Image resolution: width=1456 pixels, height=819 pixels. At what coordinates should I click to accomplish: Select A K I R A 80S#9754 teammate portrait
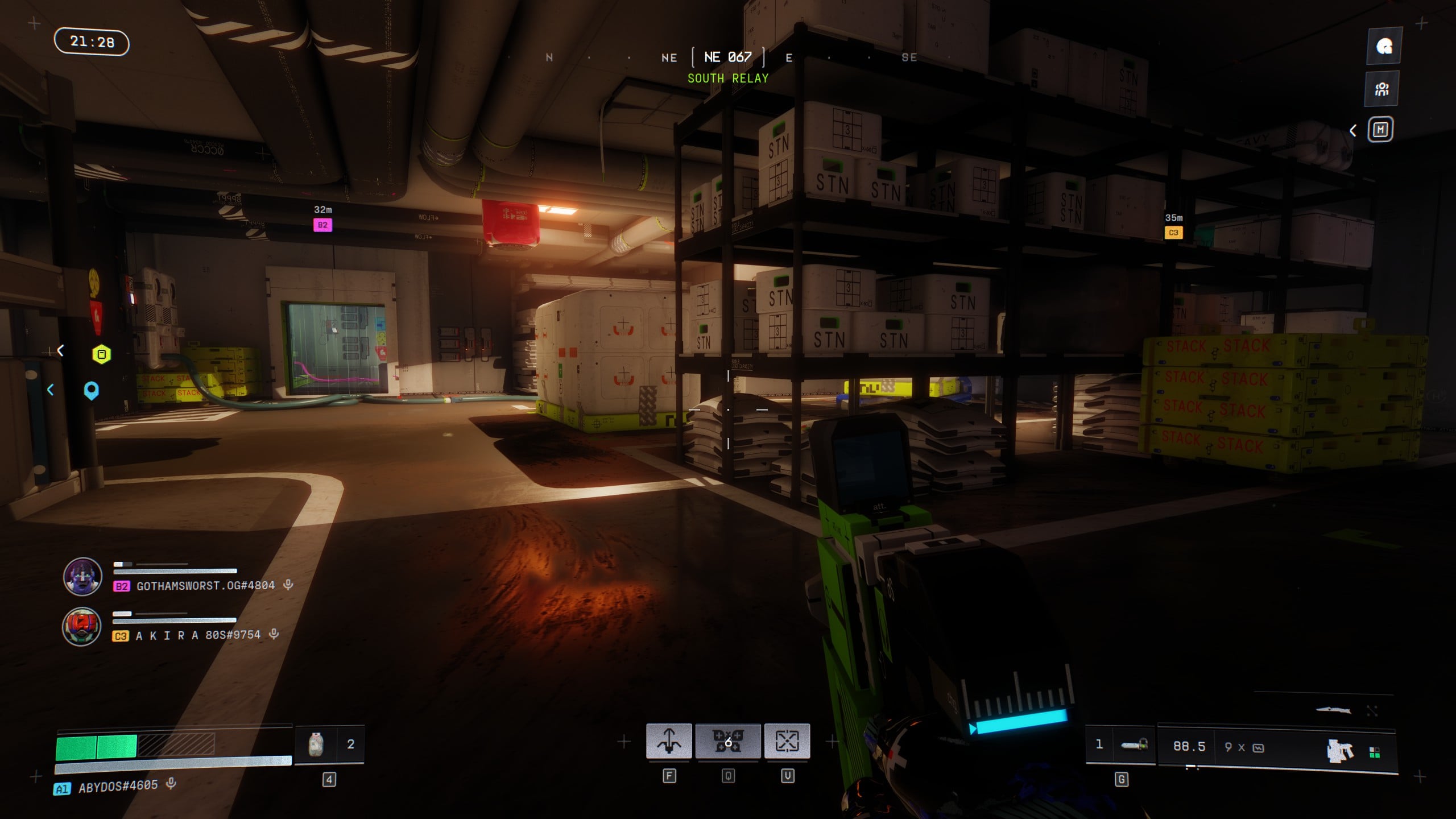click(82, 627)
